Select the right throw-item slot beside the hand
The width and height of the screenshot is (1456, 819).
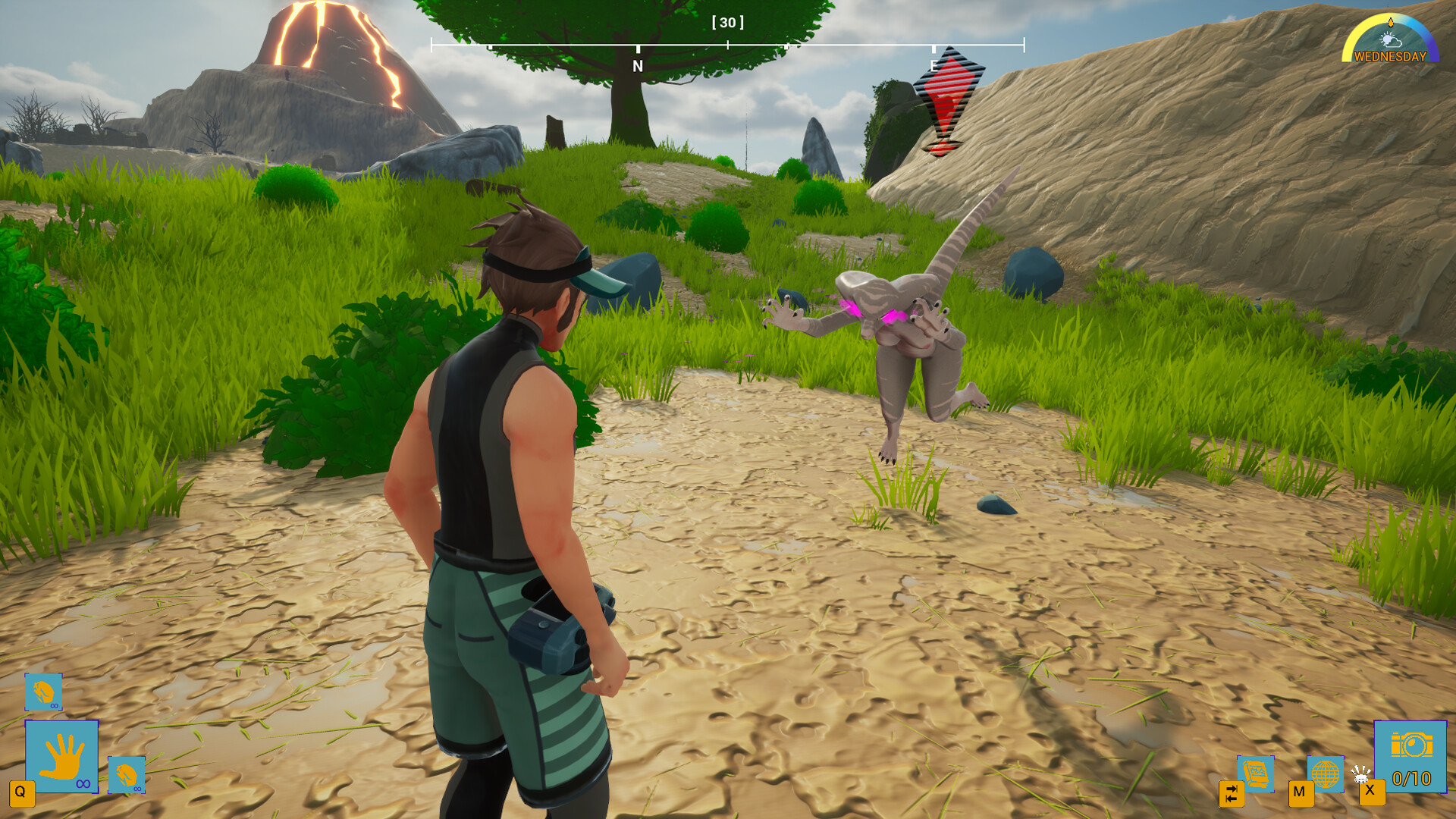click(127, 775)
